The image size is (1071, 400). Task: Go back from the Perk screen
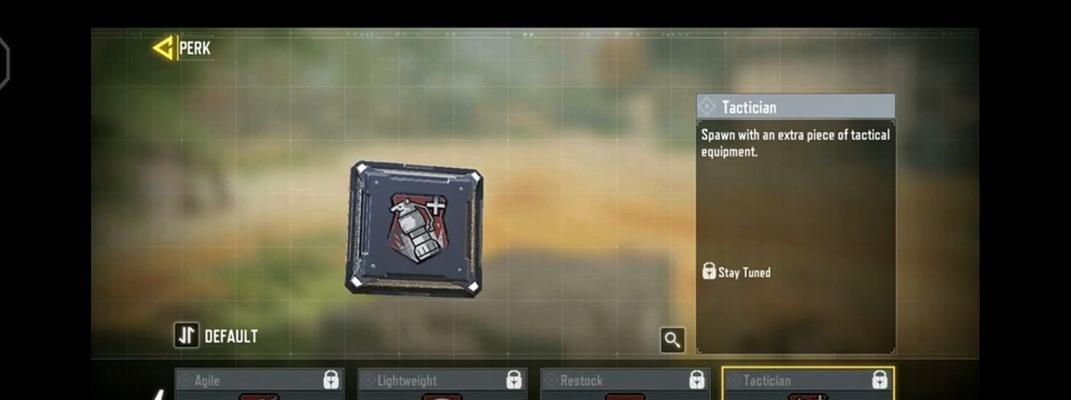click(163, 47)
